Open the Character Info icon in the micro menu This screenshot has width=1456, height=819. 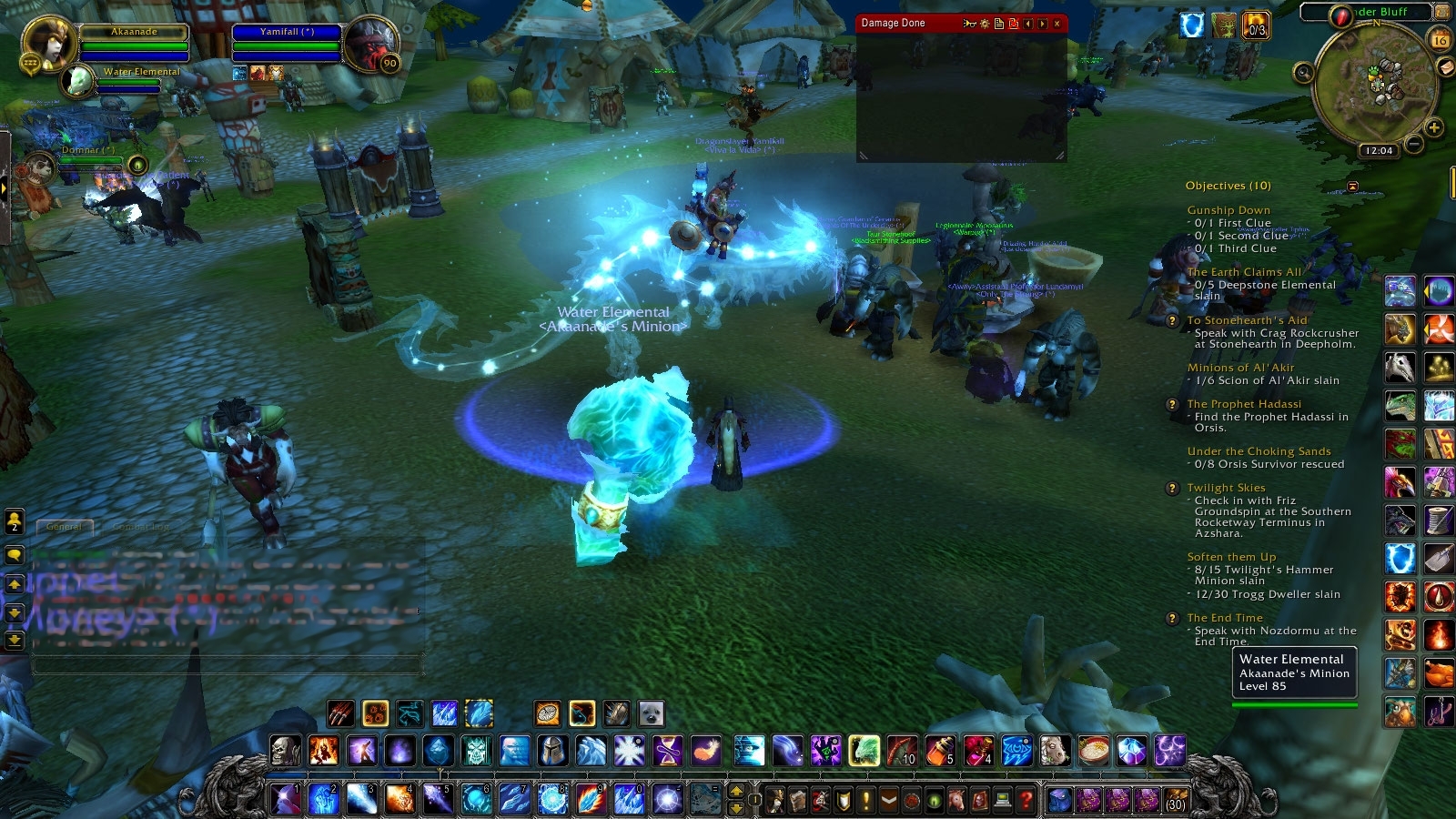[775, 801]
